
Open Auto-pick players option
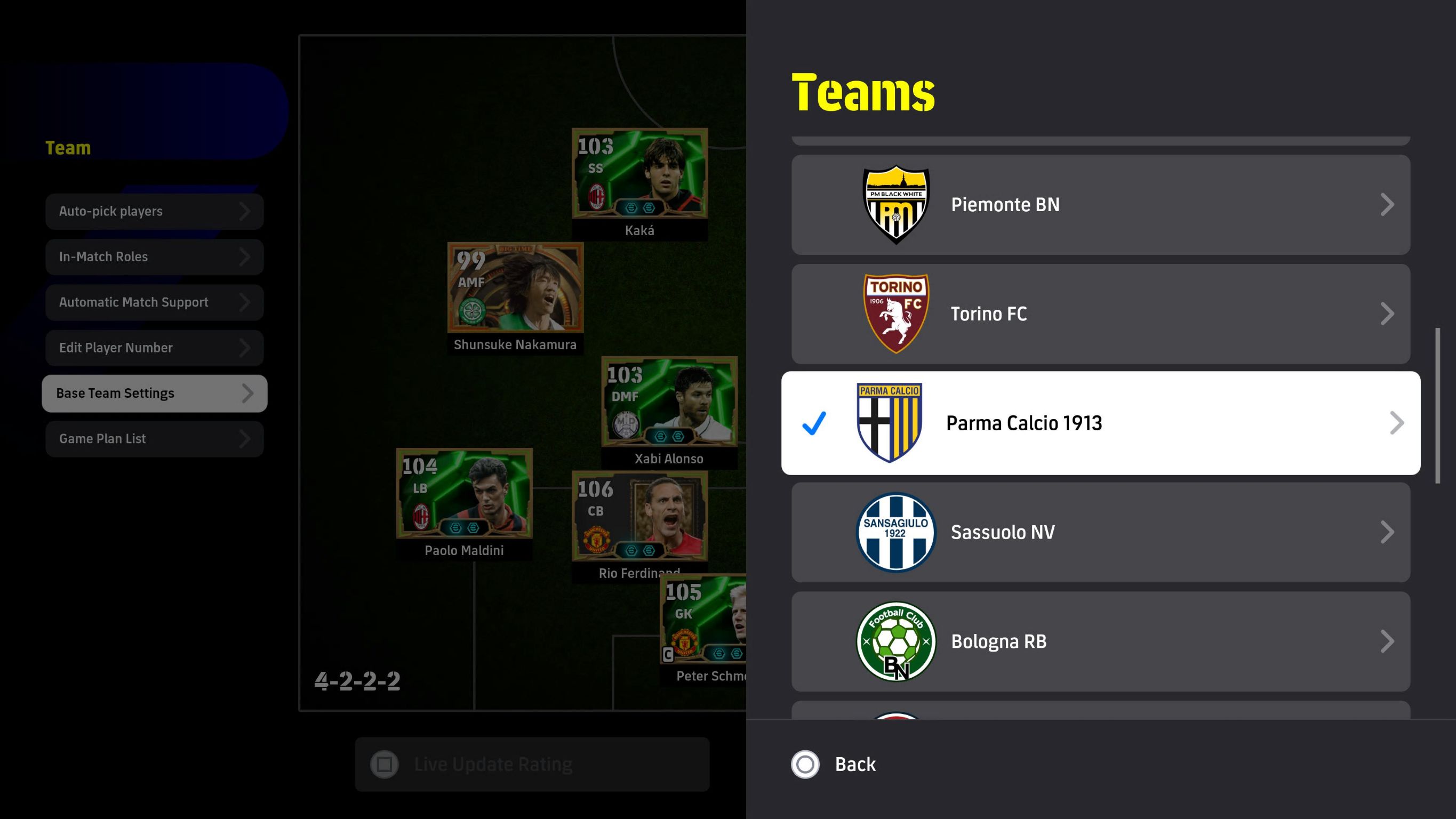pyautogui.click(x=154, y=211)
